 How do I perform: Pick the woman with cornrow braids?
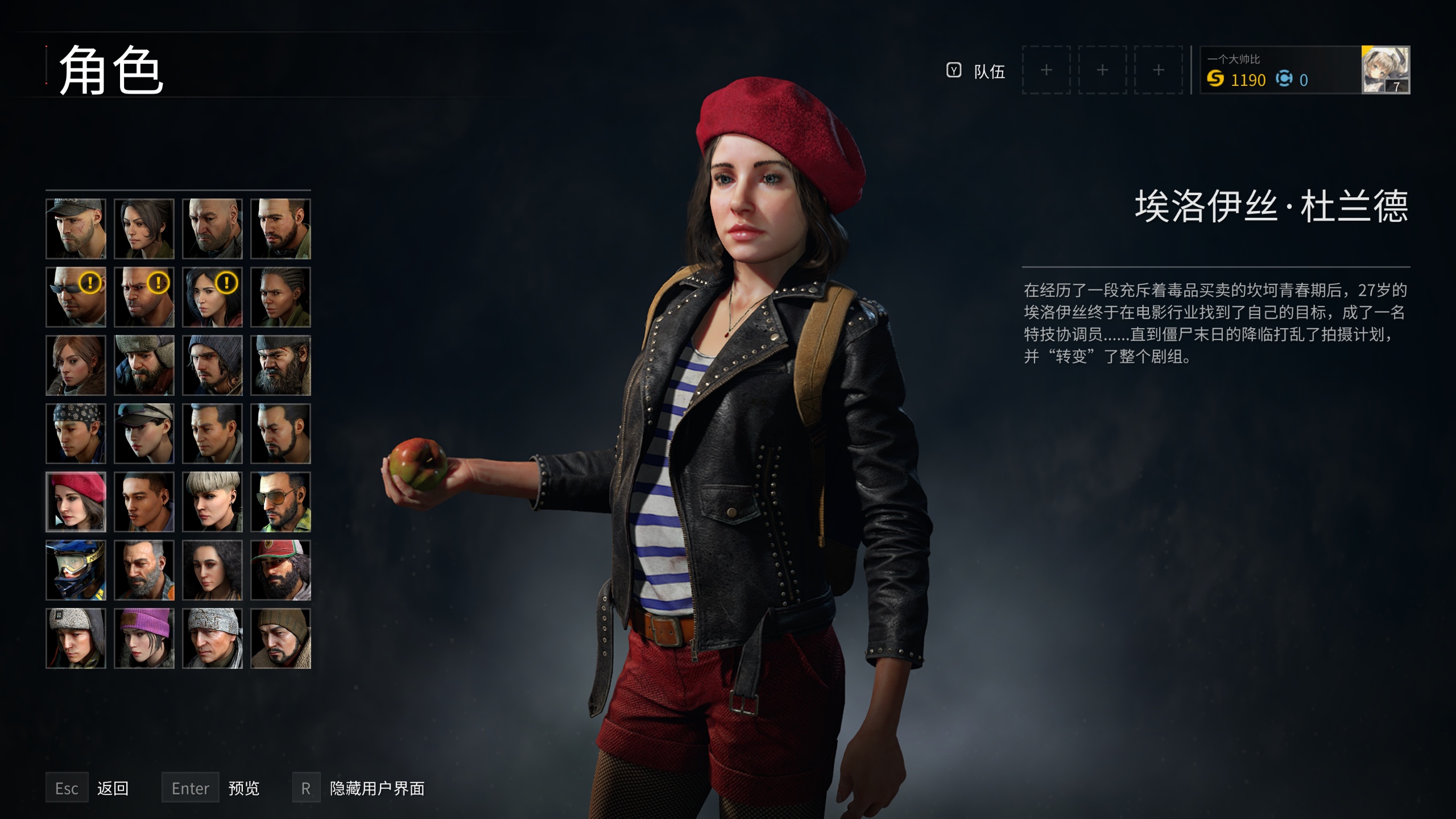pos(280,297)
